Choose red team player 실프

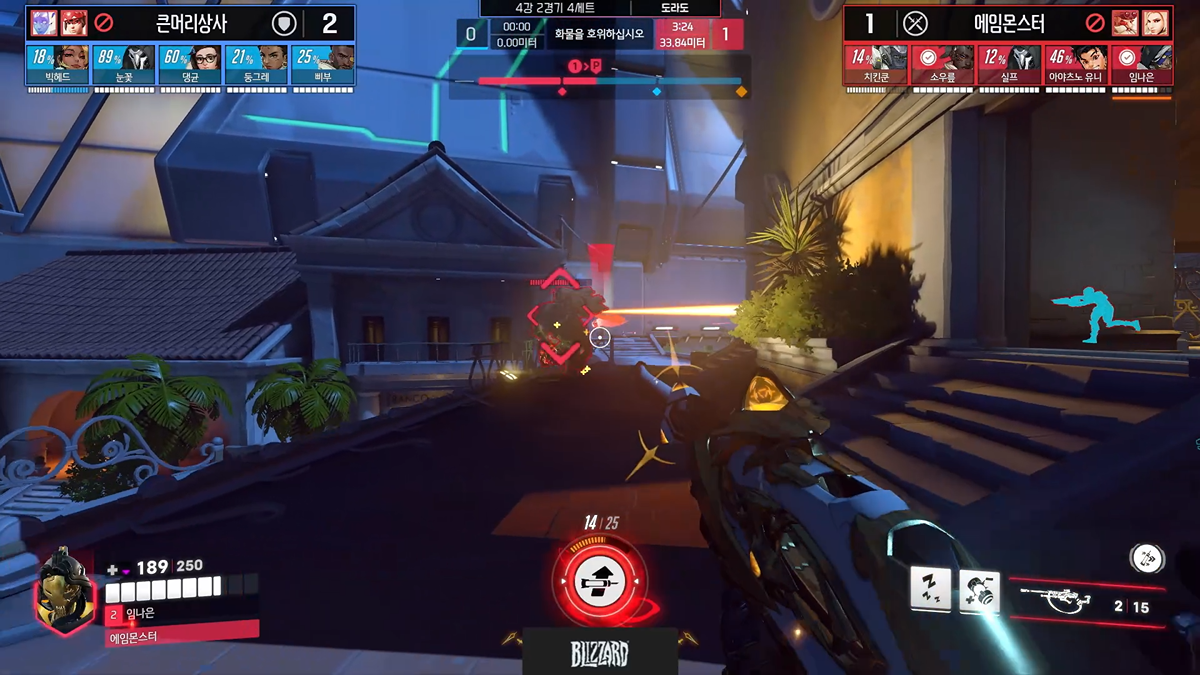click(1008, 64)
